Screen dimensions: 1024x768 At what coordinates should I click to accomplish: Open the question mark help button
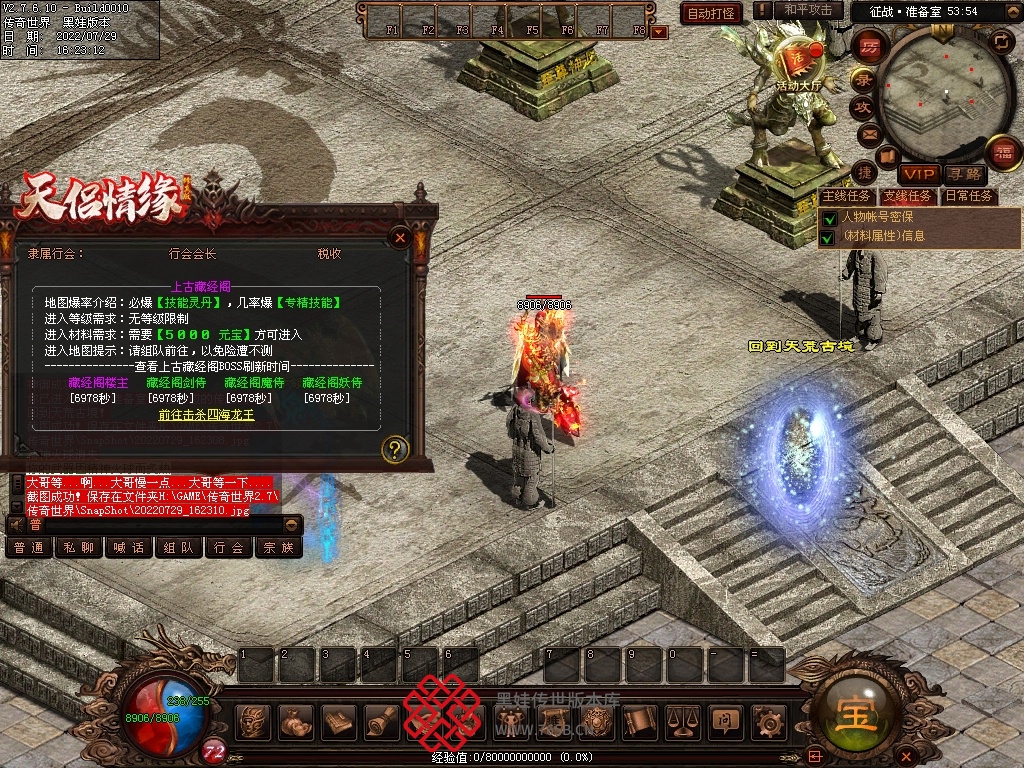pos(396,449)
